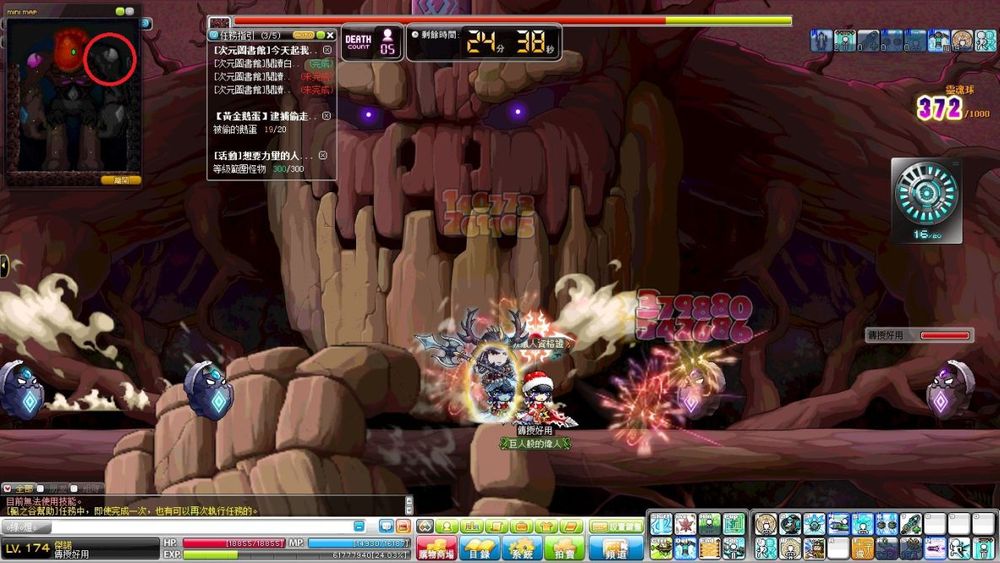This screenshot has height=563, width=1000.
Task: Open the 購物商場 cash shop
Action: [x=436, y=548]
